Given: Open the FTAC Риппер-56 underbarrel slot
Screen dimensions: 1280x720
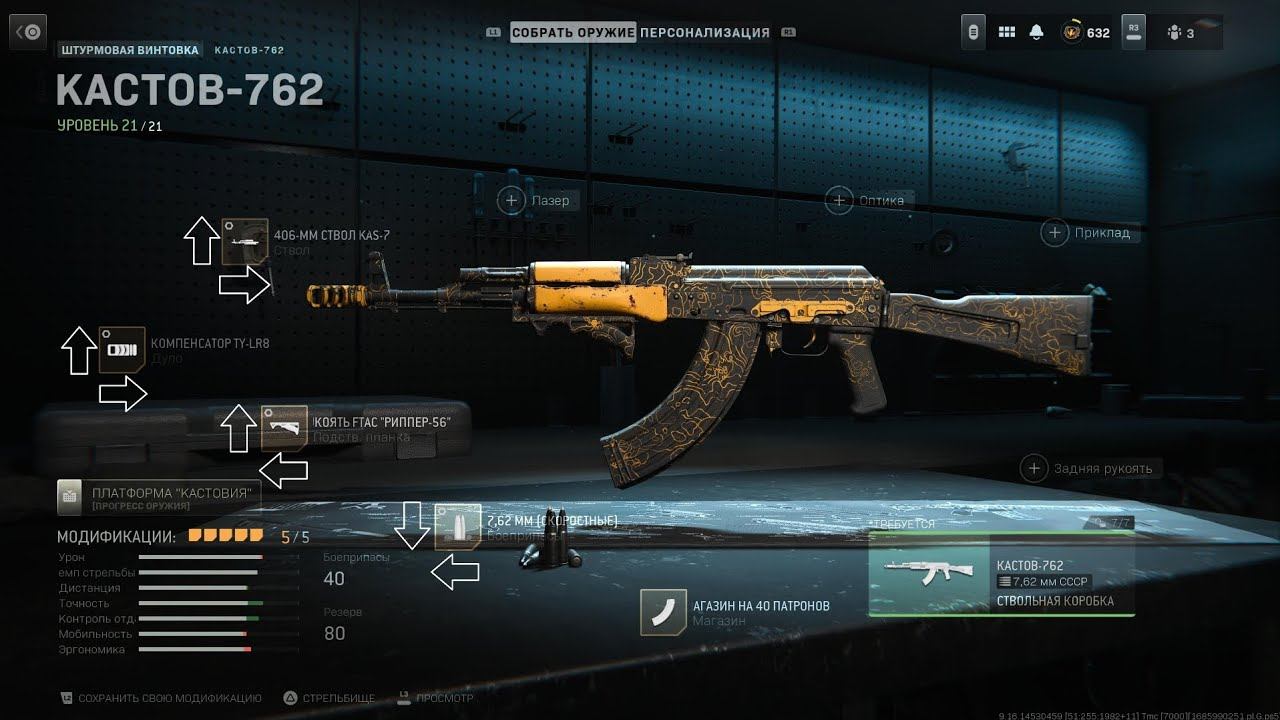Looking at the screenshot, I should (284, 428).
